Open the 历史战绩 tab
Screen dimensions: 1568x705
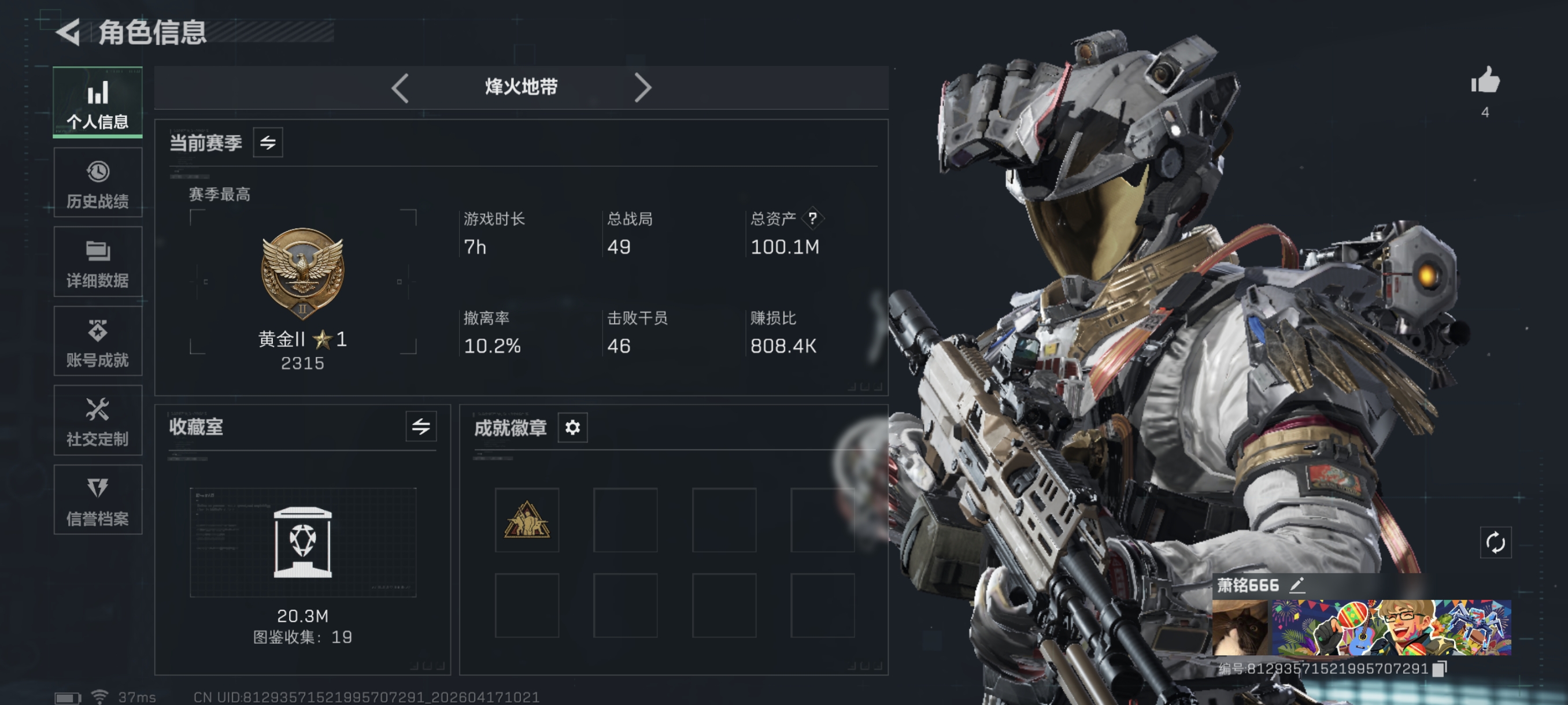tap(97, 183)
